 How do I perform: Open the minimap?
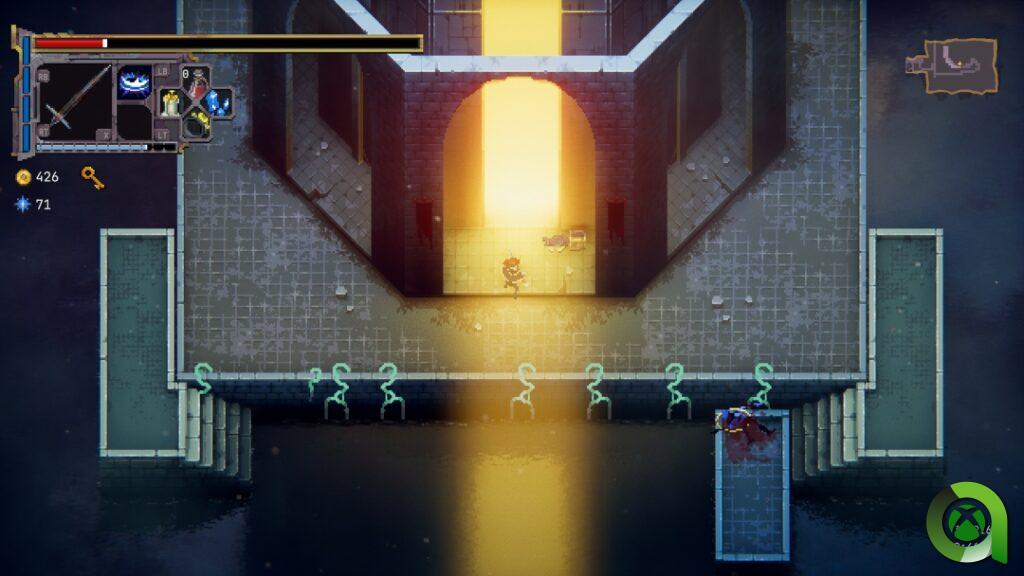tap(954, 66)
